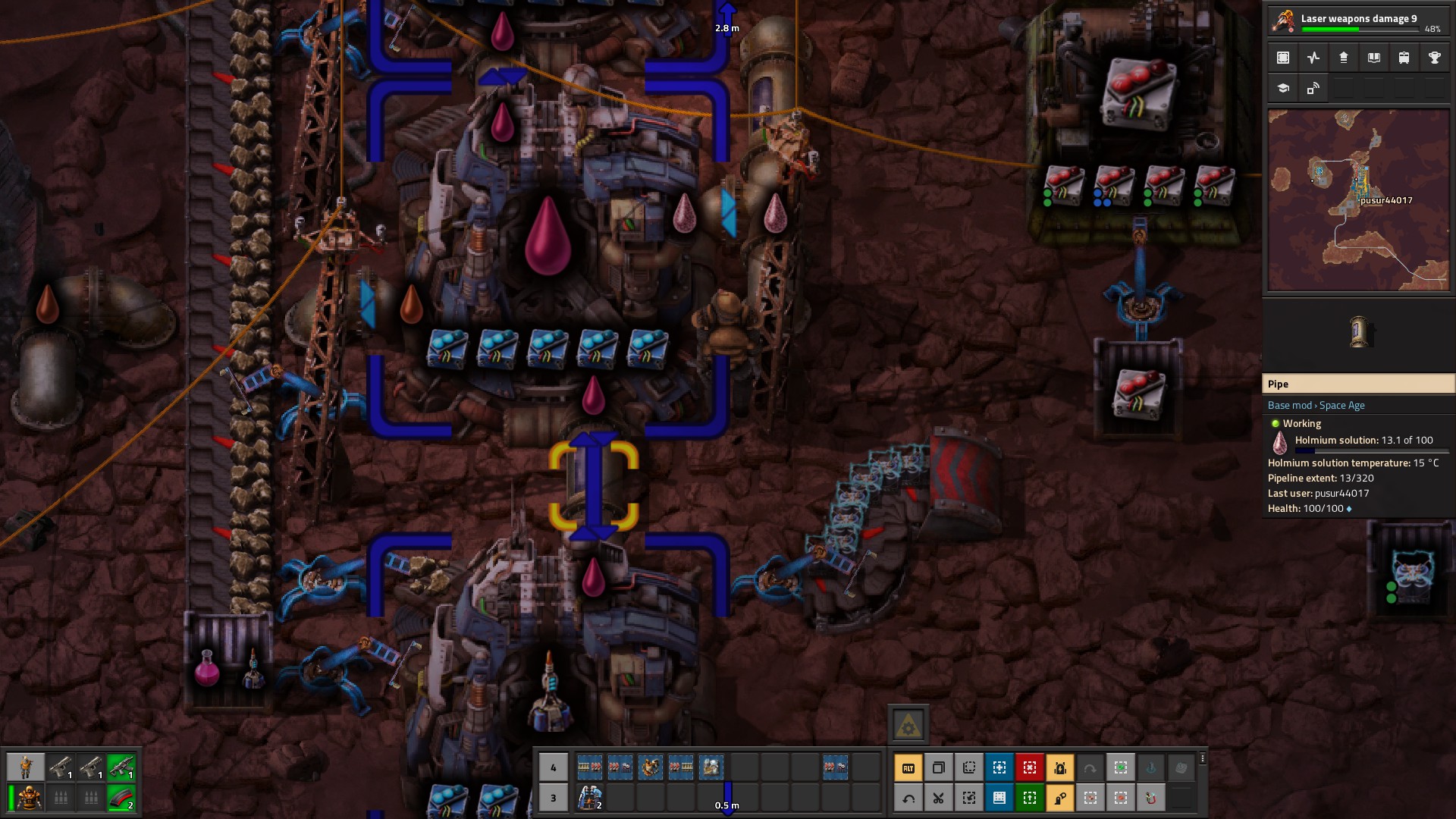Open the production statistics graph button
Screen dimensions: 1456x819
1313,58
